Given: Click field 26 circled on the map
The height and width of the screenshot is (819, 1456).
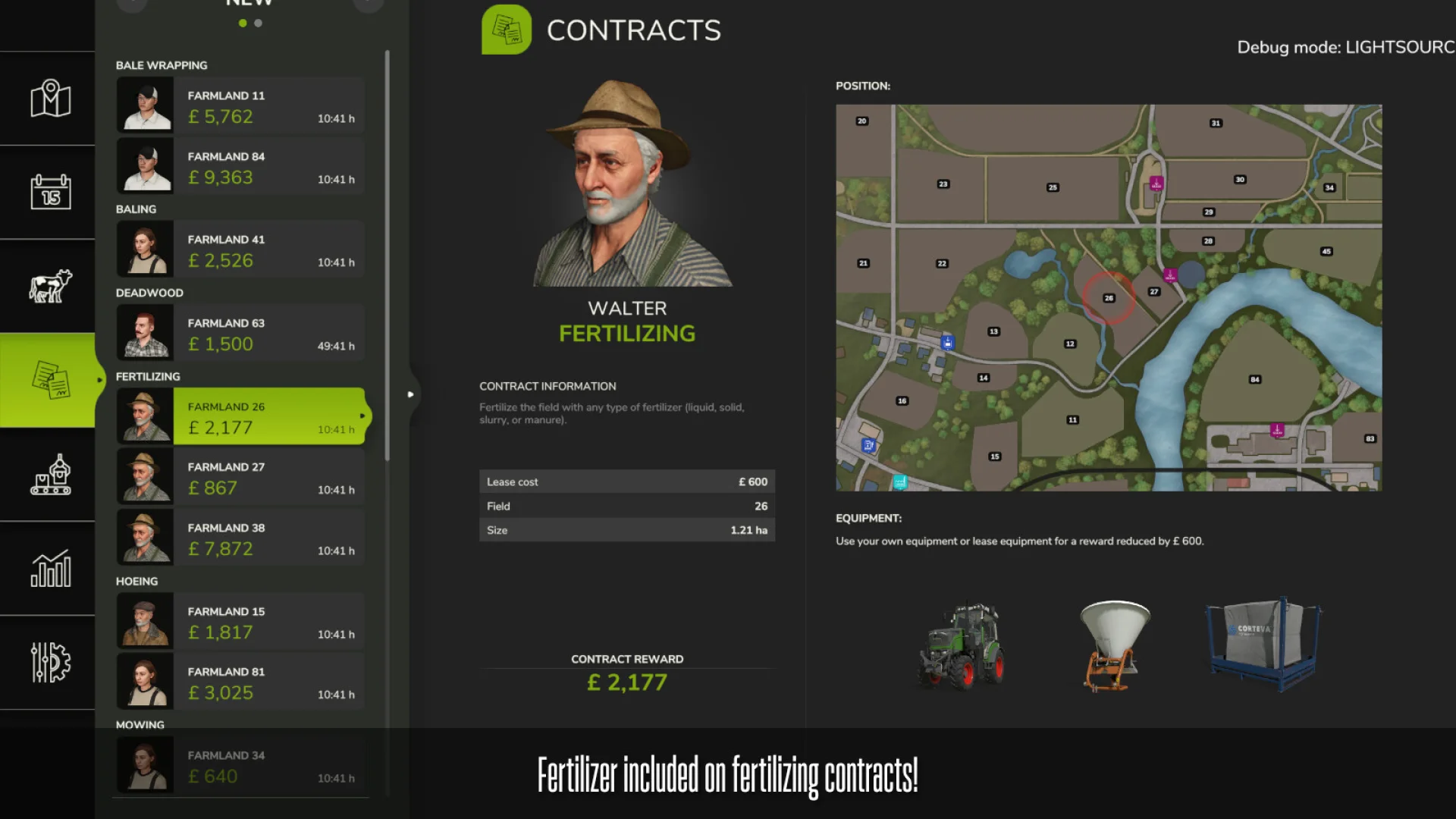Looking at the screenshot, I should (x=1109, y=298).
